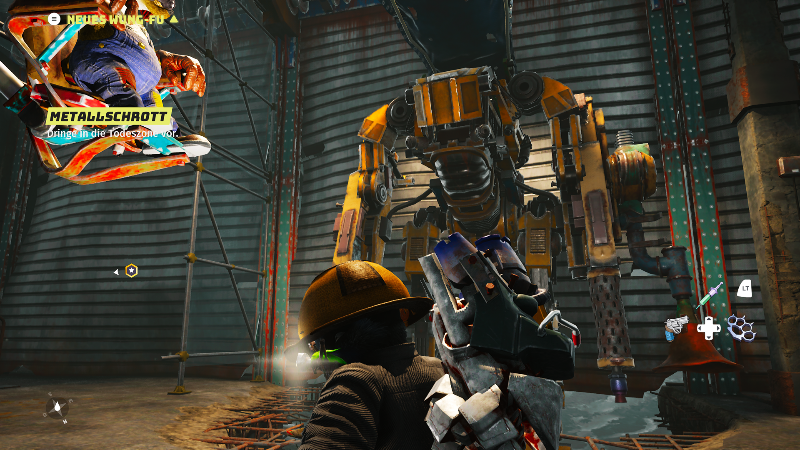Viewport: 800px width, 450px height.
Task: Open the compass in the corner
Action: tap(57, 407)
